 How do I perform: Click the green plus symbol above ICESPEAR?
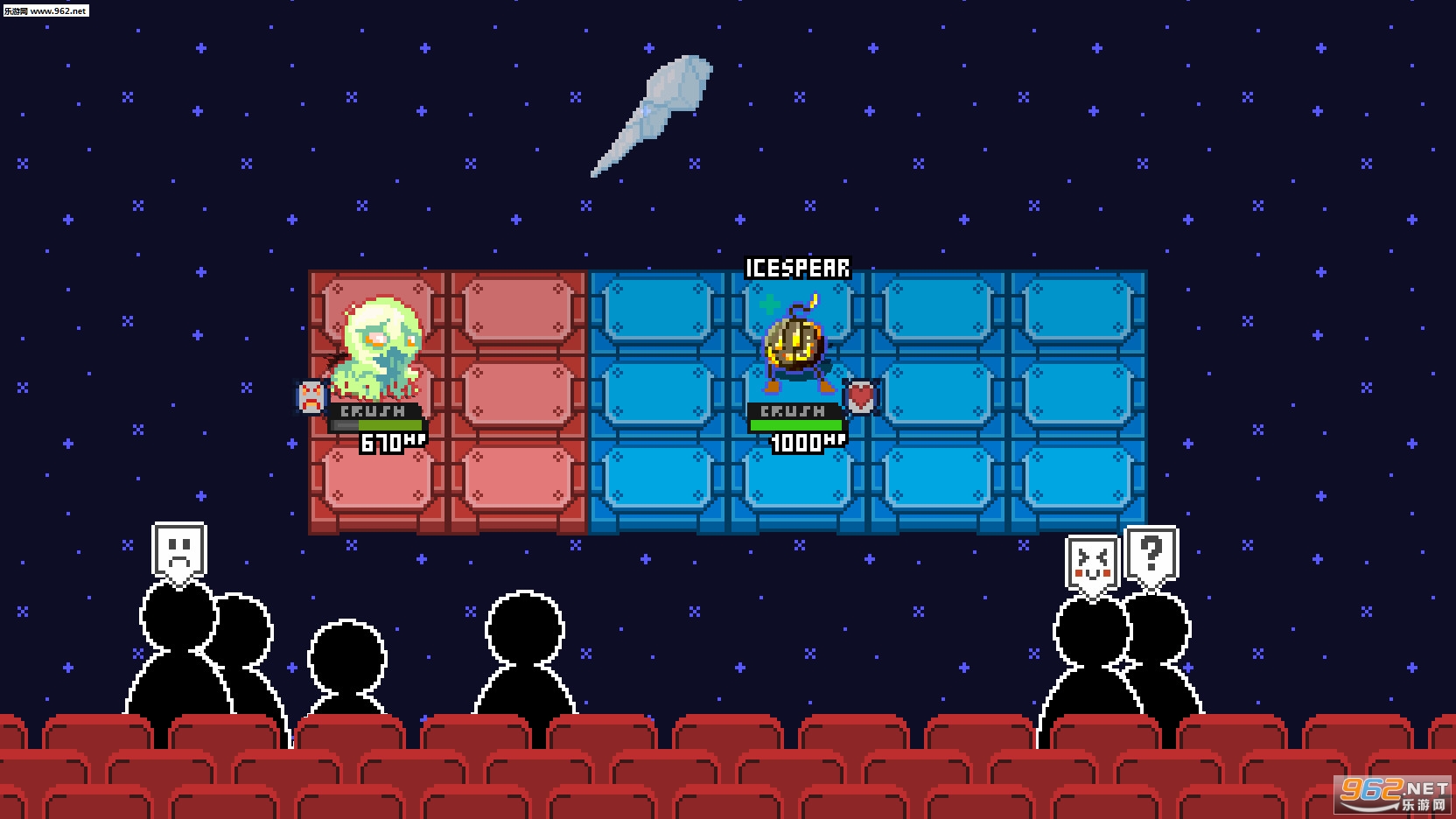[769, 306]
